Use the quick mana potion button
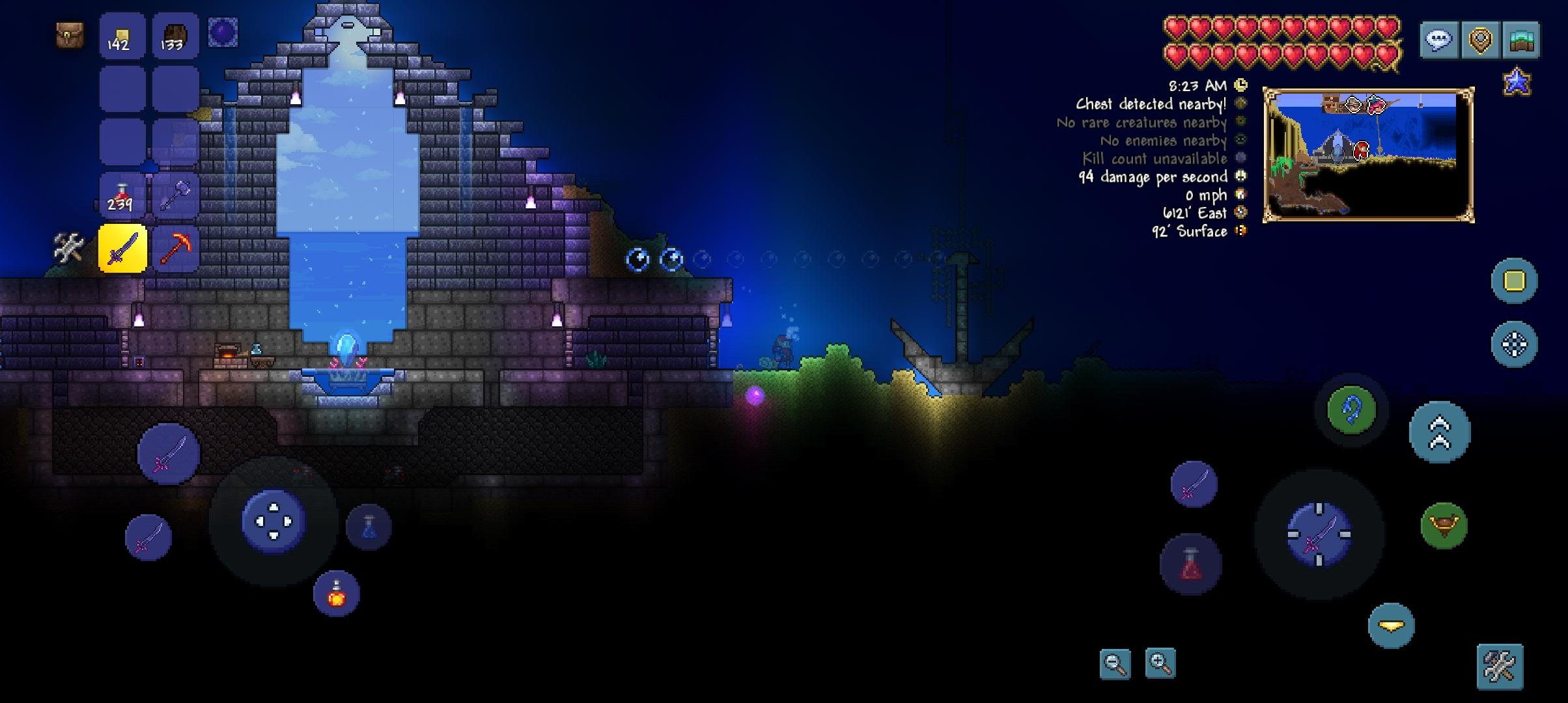The image size is (1568, 703). (369, 527)
